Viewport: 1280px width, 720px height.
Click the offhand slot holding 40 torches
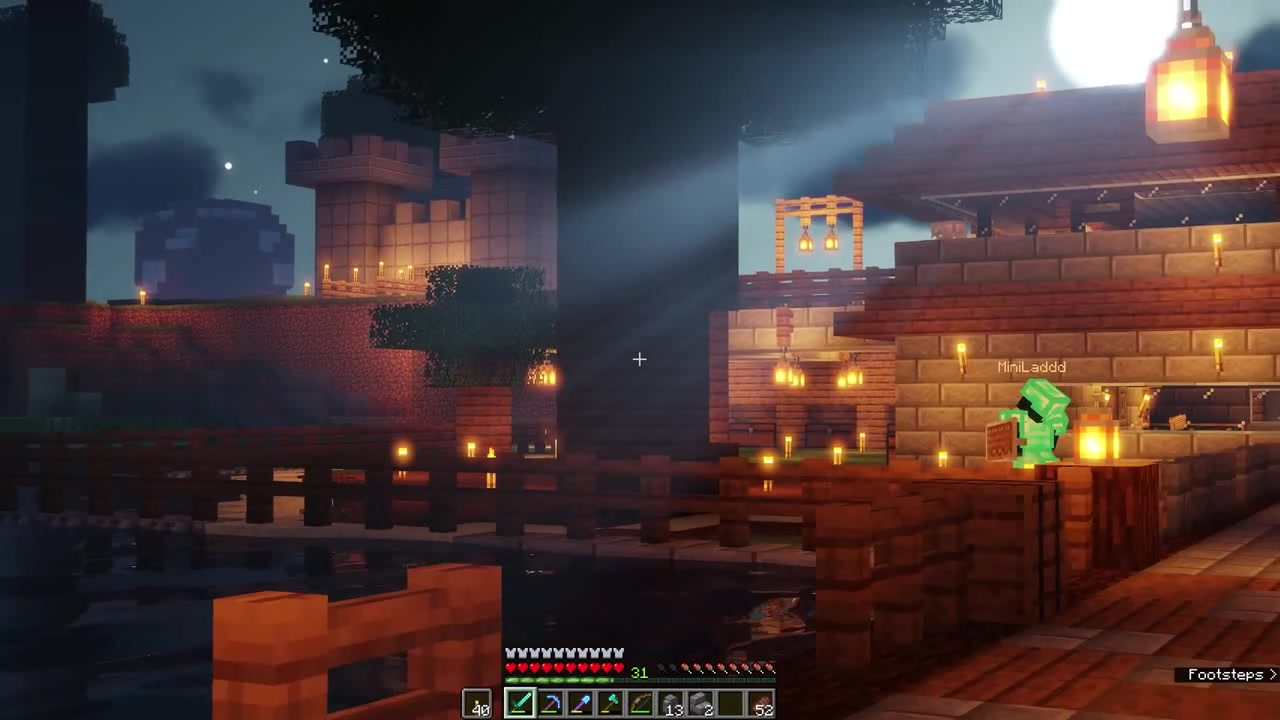478,704
